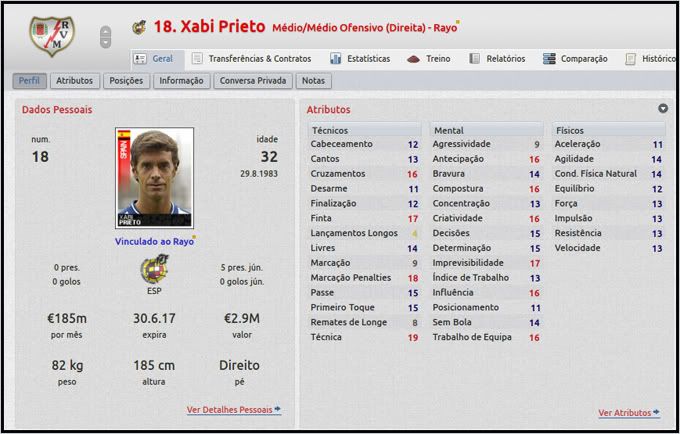Expand the Atributos panel dropdown arrow
Image resolution: width=680 pixels, height=434 pixels.
coord(663,109)
